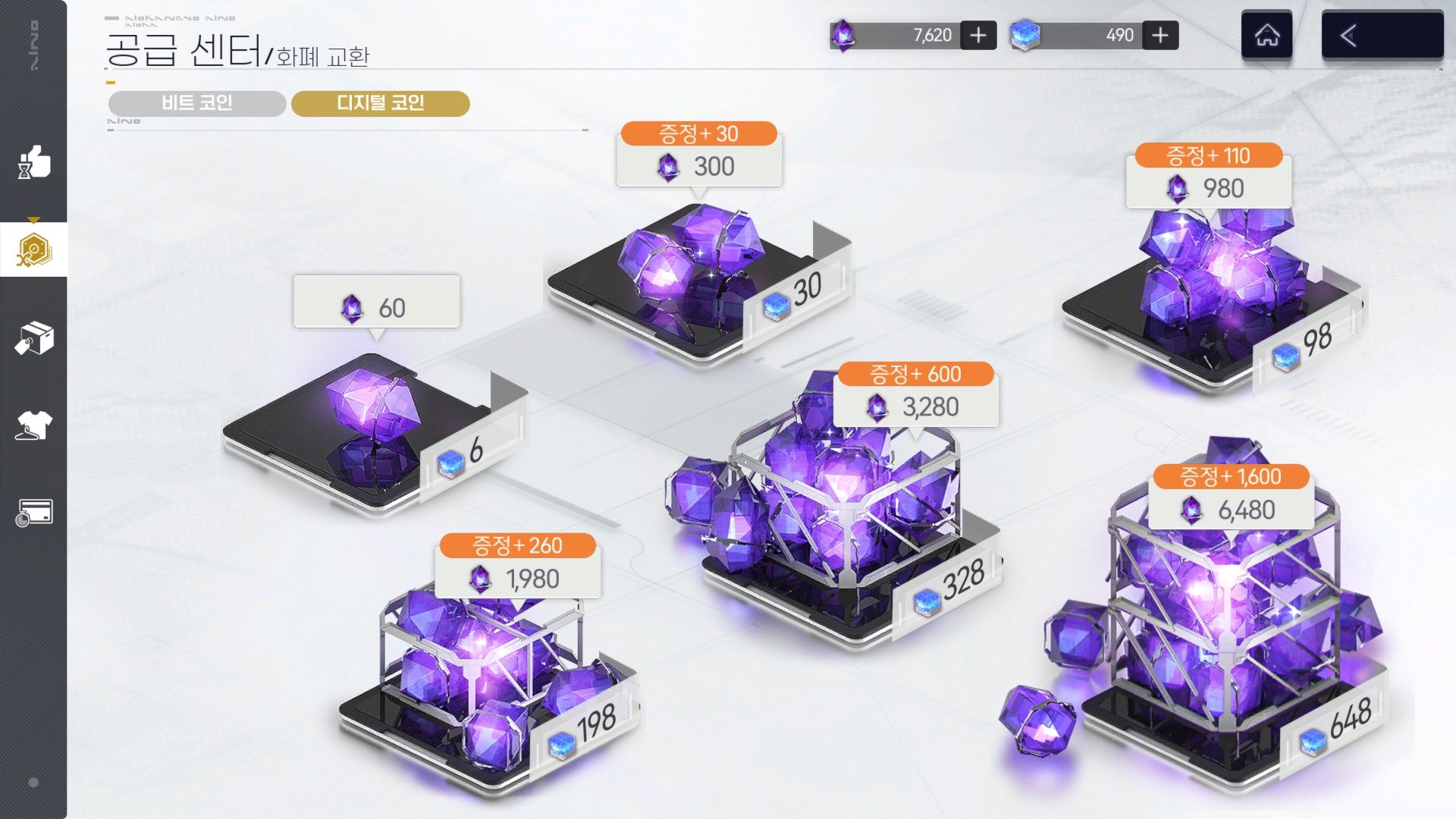Open the package box shop section
Screen dimensions: 1456x819
pyautogui.click(x=33, y=337)
